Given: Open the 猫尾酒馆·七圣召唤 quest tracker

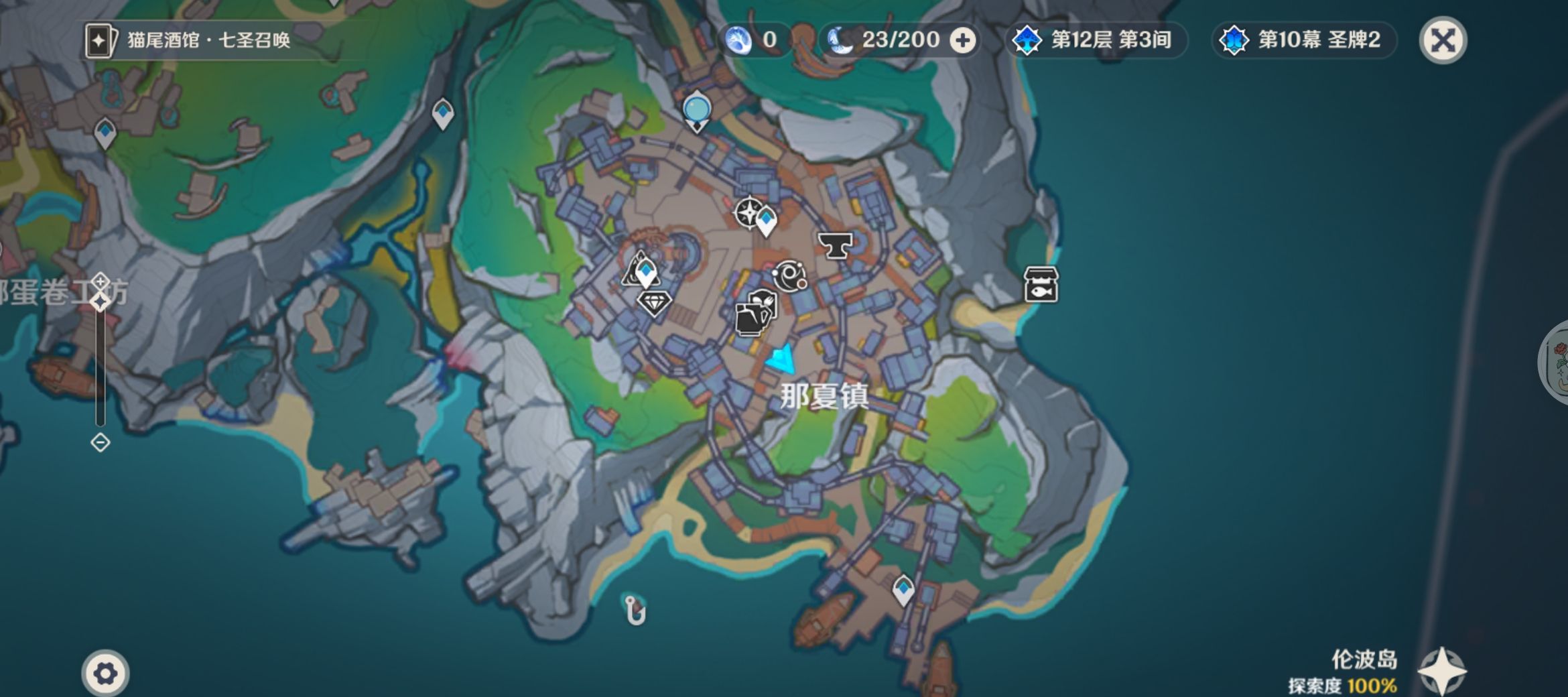Looking at the screenshot, I should (x=189, y=40).
